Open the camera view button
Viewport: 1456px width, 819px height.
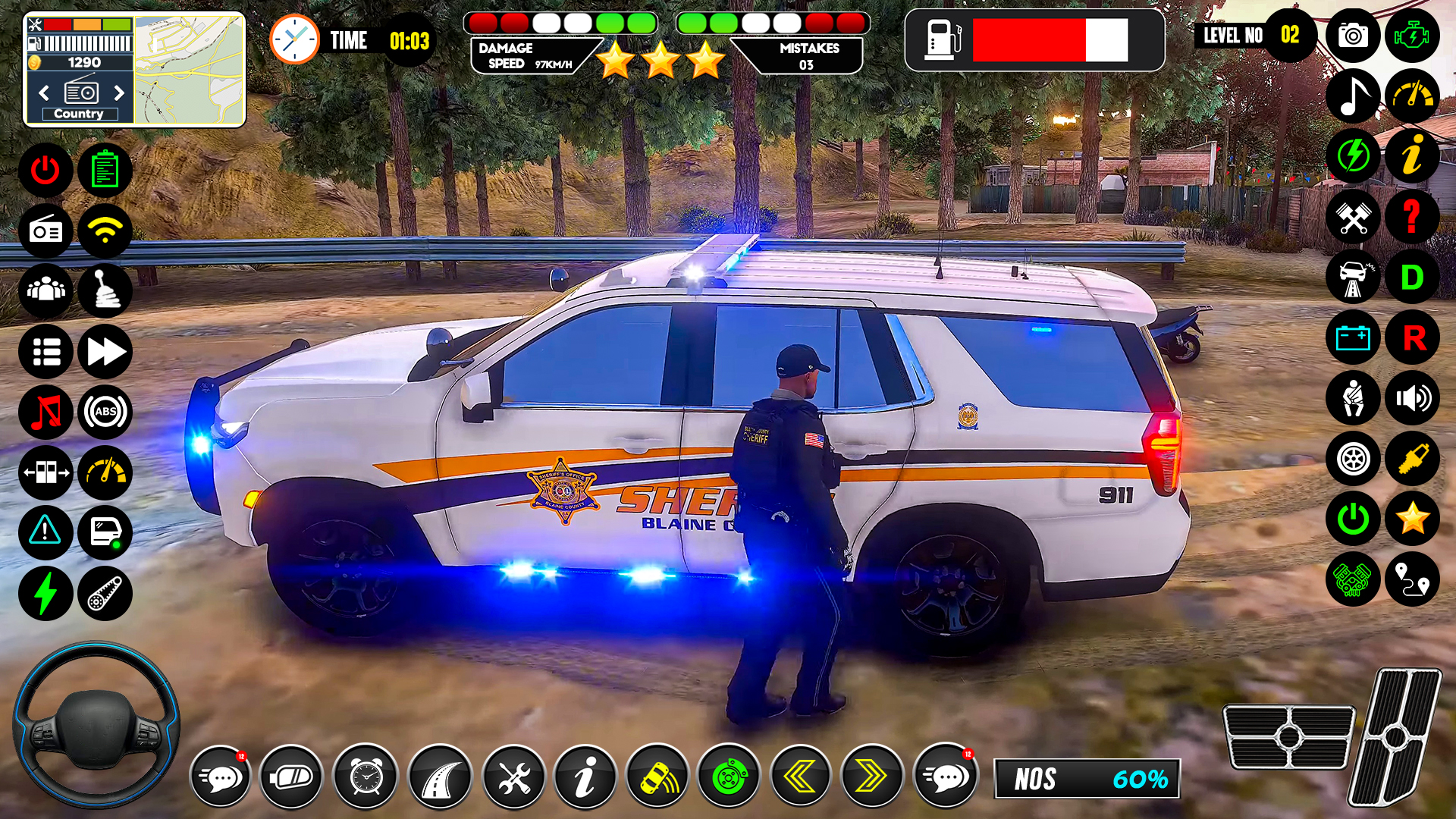point(1353,36)
